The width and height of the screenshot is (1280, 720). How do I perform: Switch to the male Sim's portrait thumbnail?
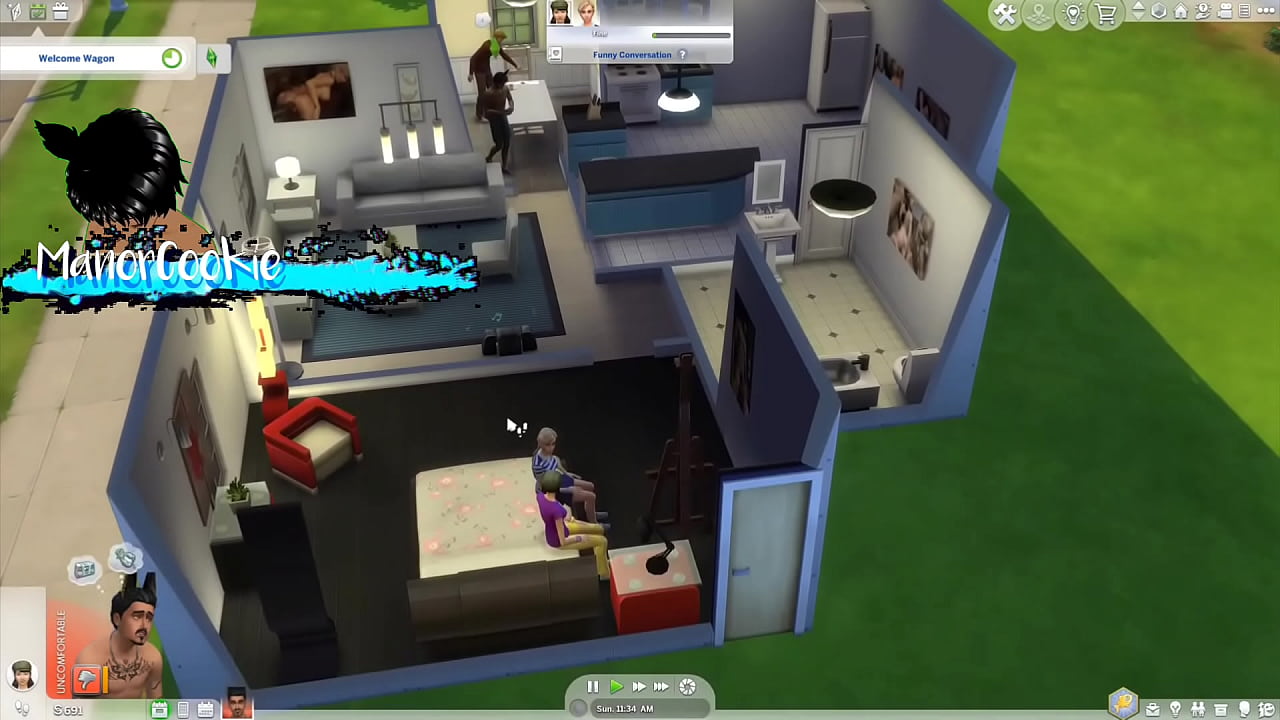[236, 708]
